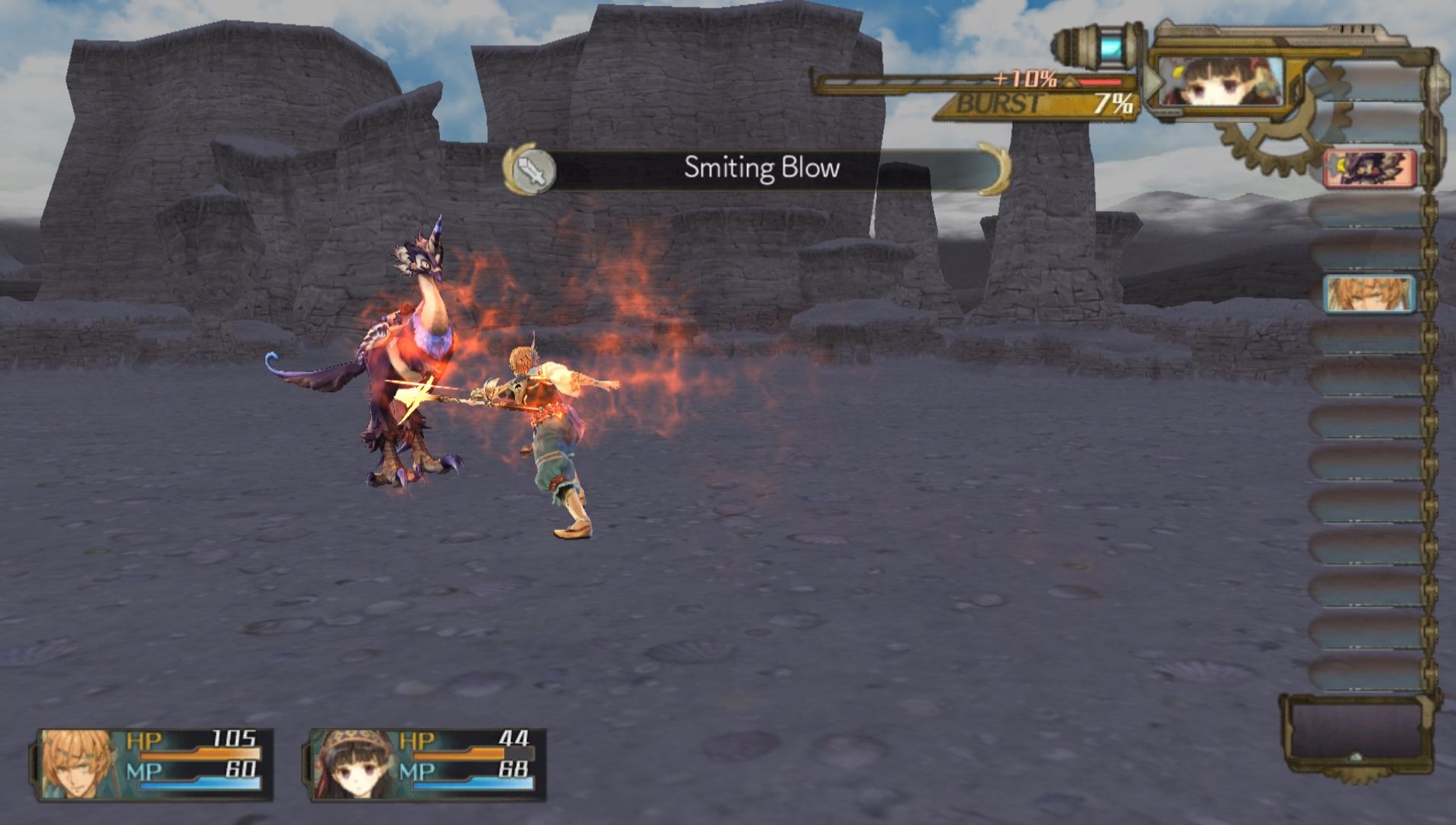Select the dark-haired girl's party status panel
Viewport: 1456px width, 825px height.
click(427, 764)
